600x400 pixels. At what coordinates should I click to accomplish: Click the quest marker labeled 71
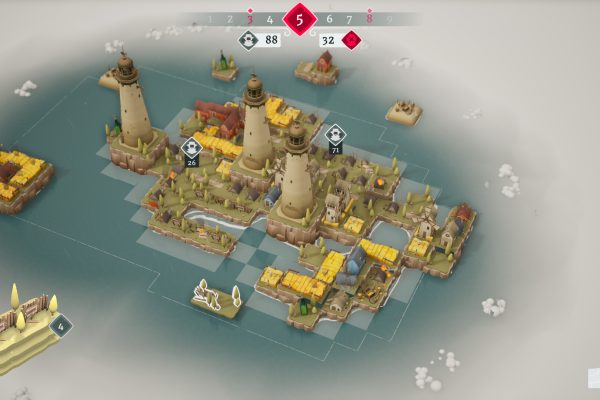335,135
